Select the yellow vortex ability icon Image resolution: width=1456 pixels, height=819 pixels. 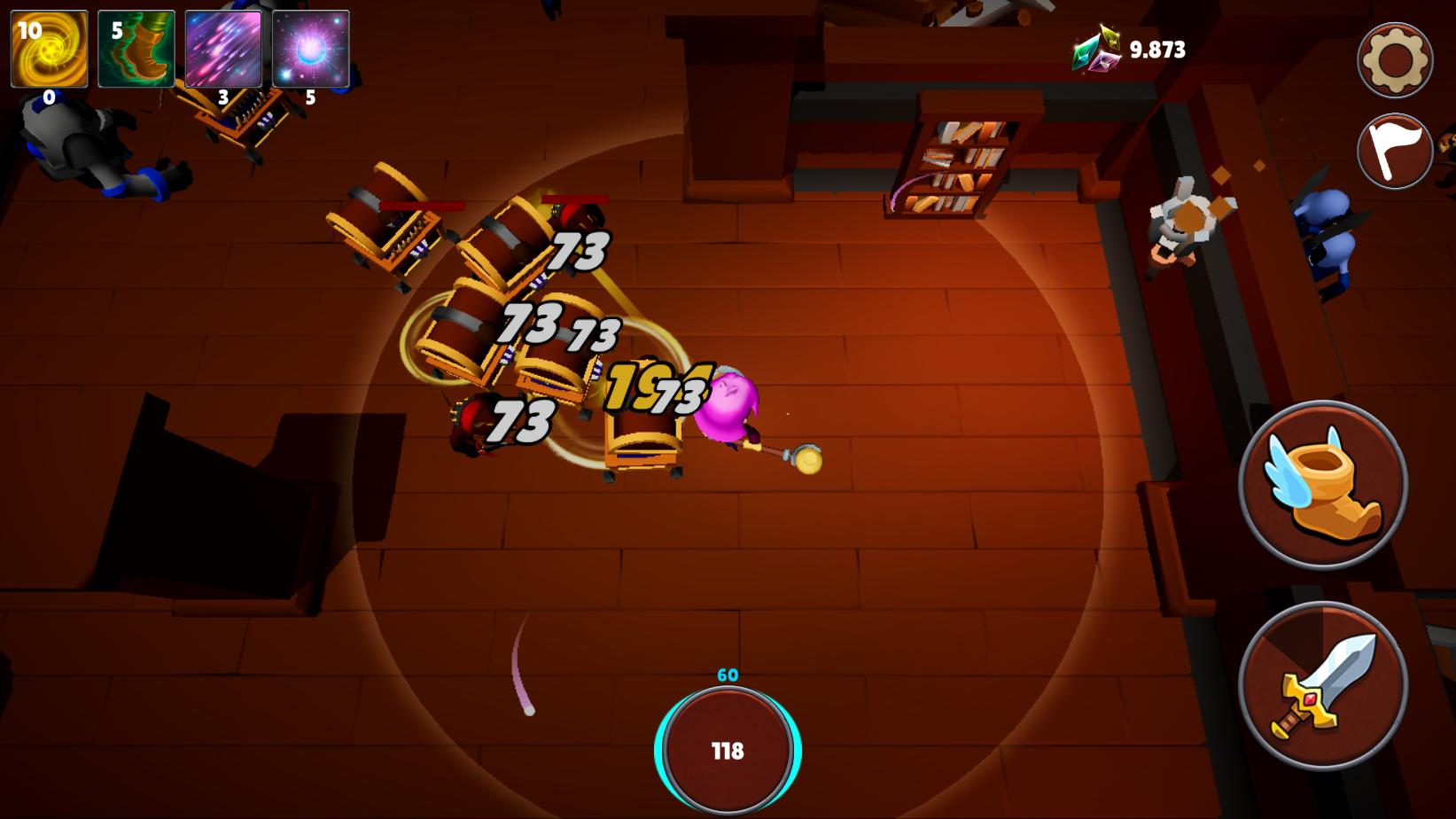pyautogui.click(x=49, y=49)
